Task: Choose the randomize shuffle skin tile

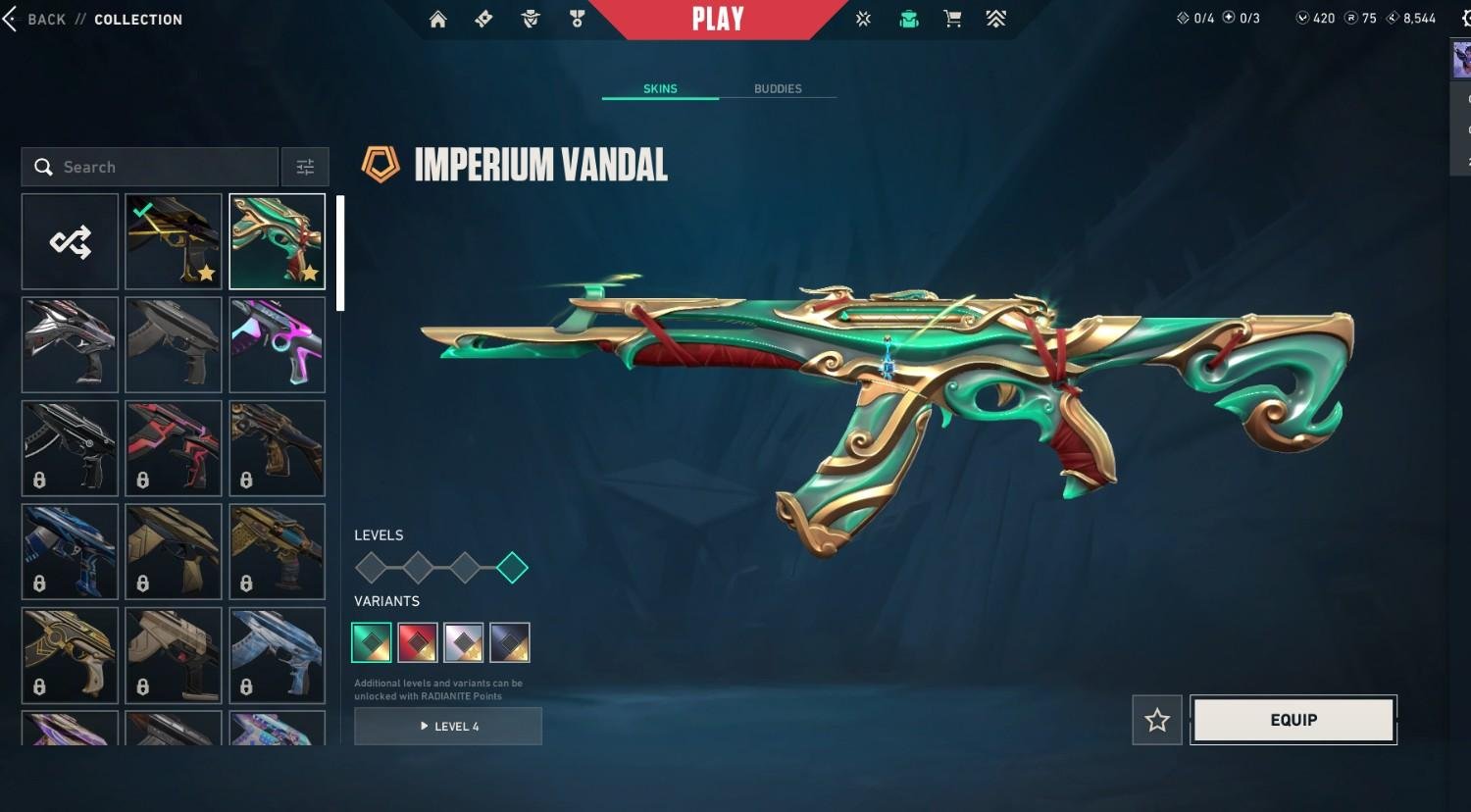Action: [x=70, y=241]
